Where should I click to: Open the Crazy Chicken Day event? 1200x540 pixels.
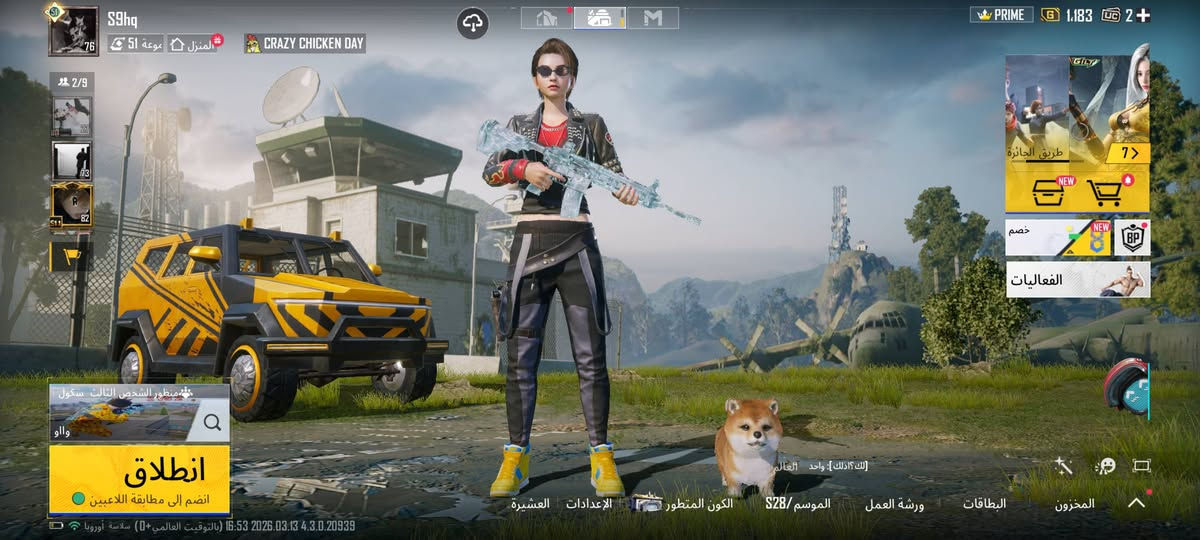[x=305, y=44]
